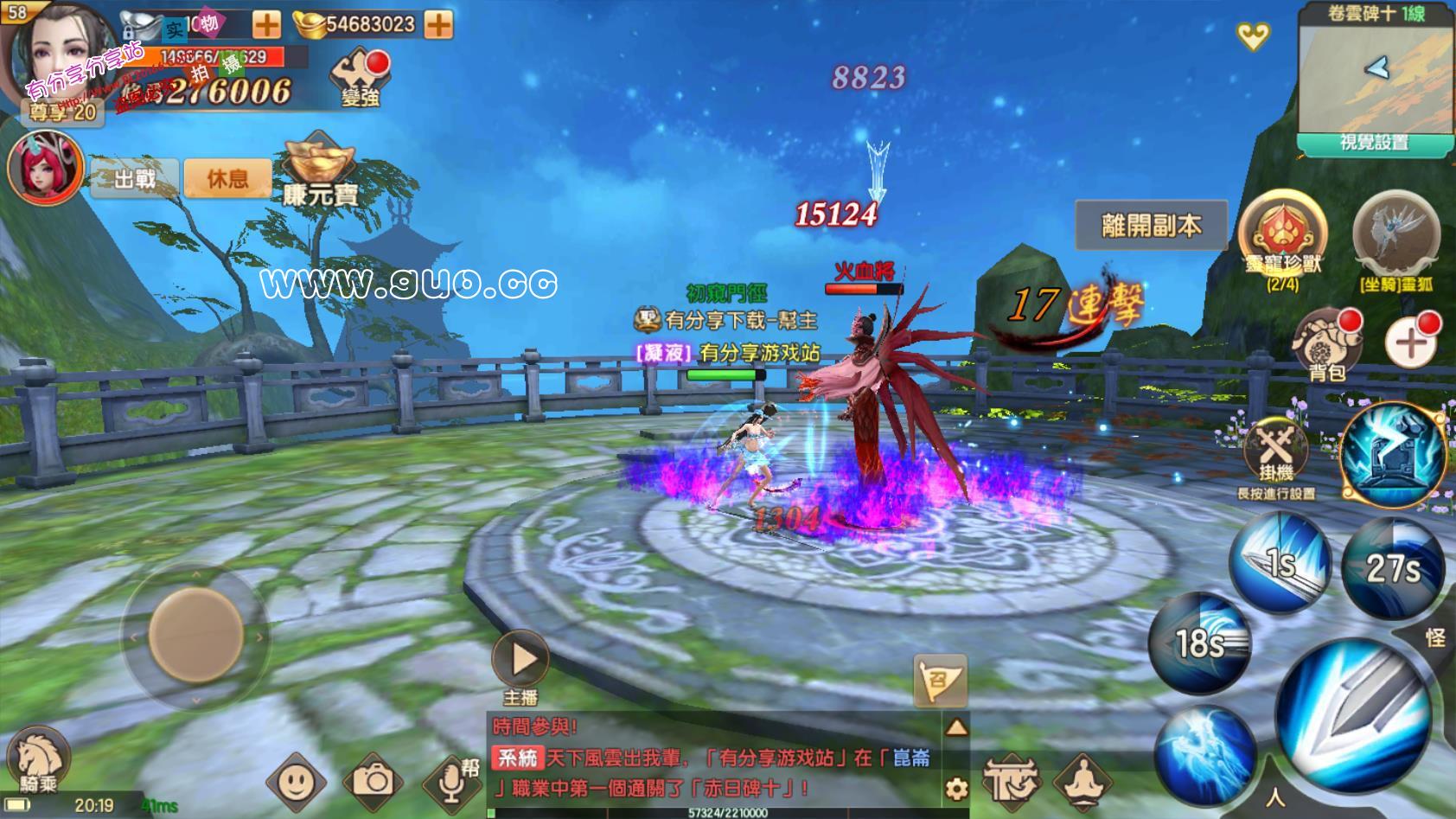
Task: Toggle 掛機 auto-battle mode
Action: (x=1275, y=451)
